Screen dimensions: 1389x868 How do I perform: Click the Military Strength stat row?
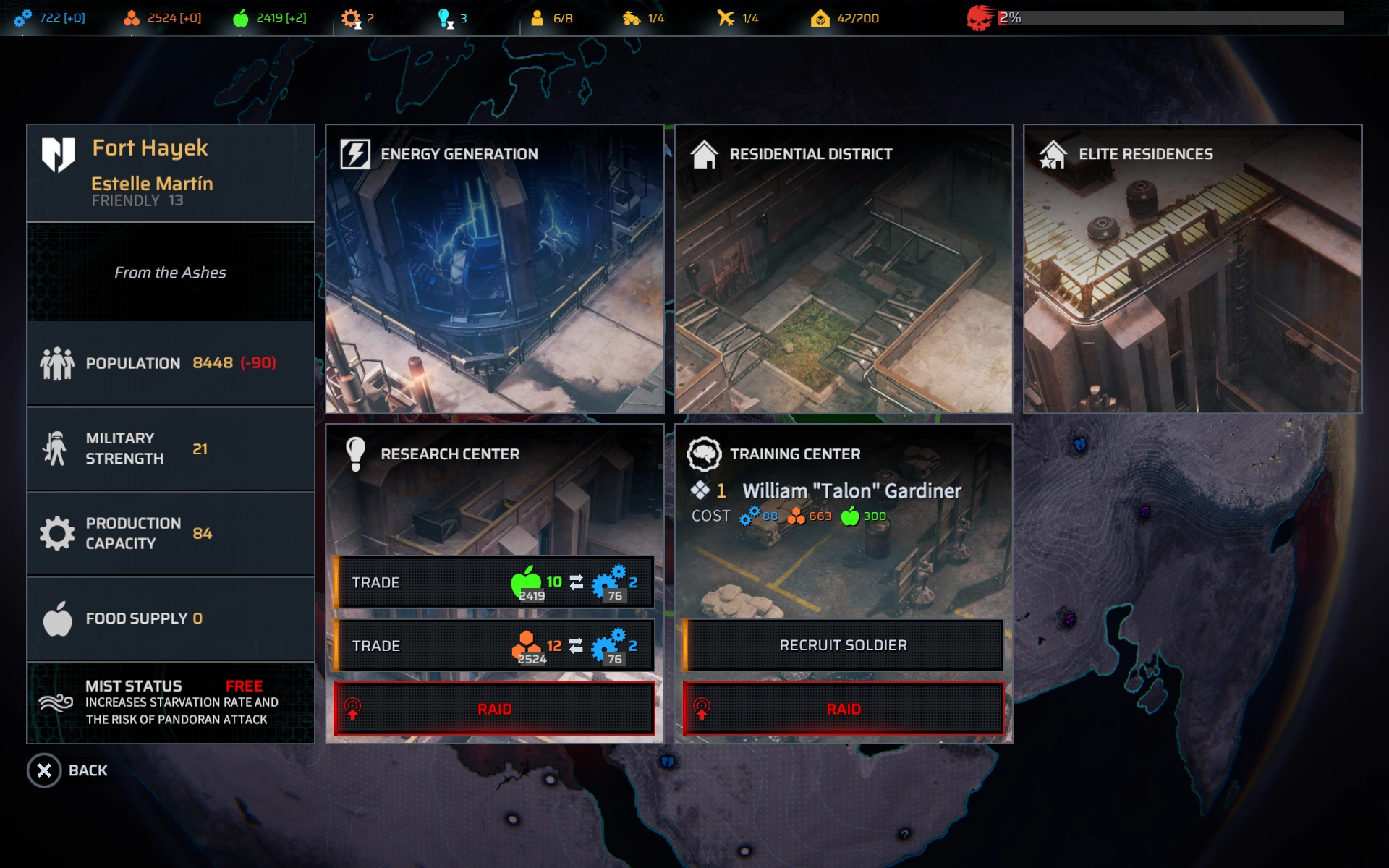click(x=171, y=448)
